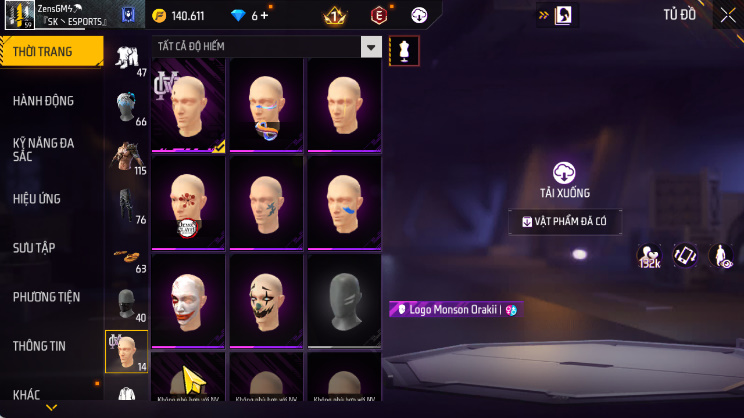
Task: Show the Phương Tiện tab
Action: (46, 296)
